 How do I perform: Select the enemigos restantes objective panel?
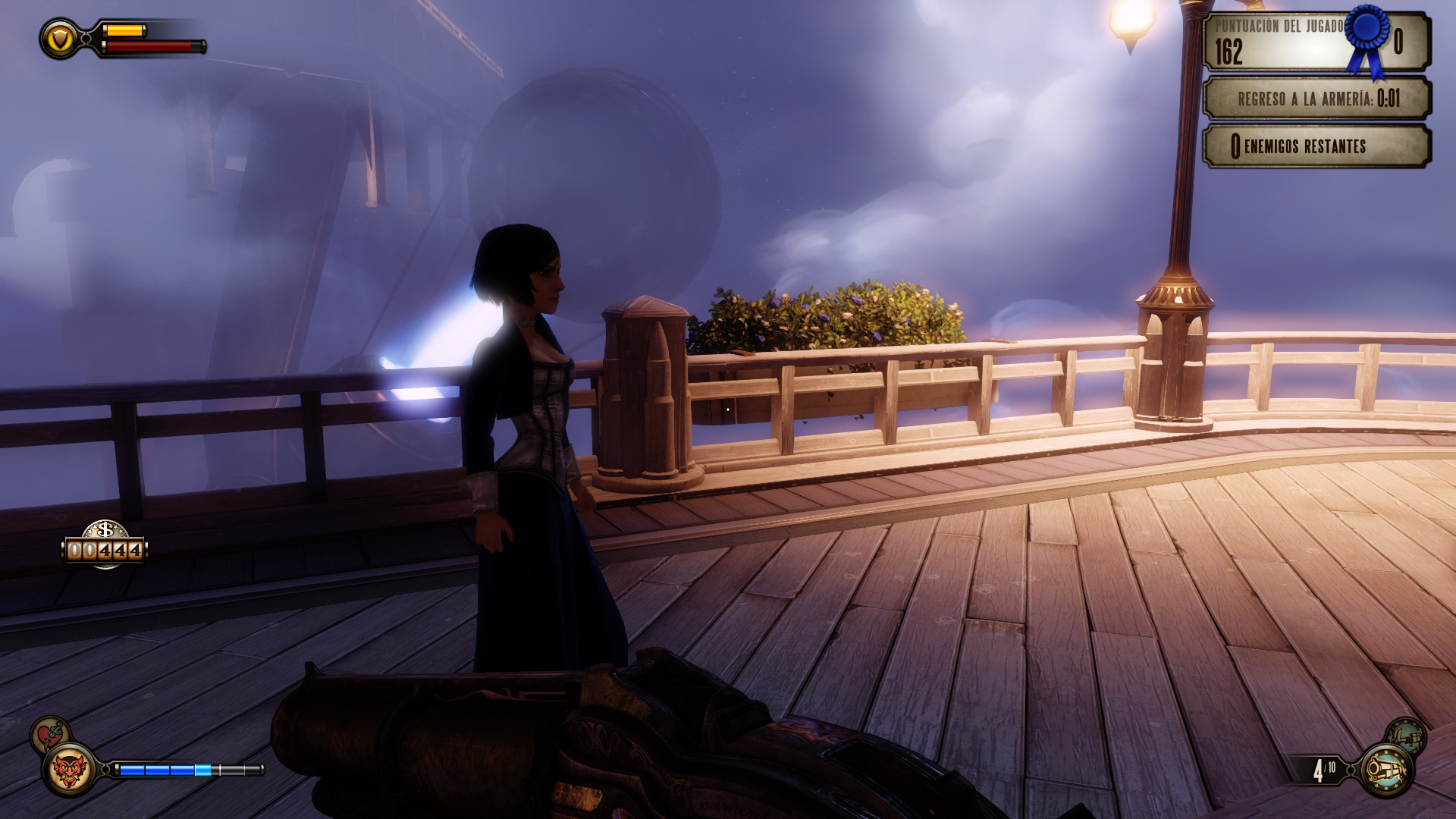pos(1316,146)
